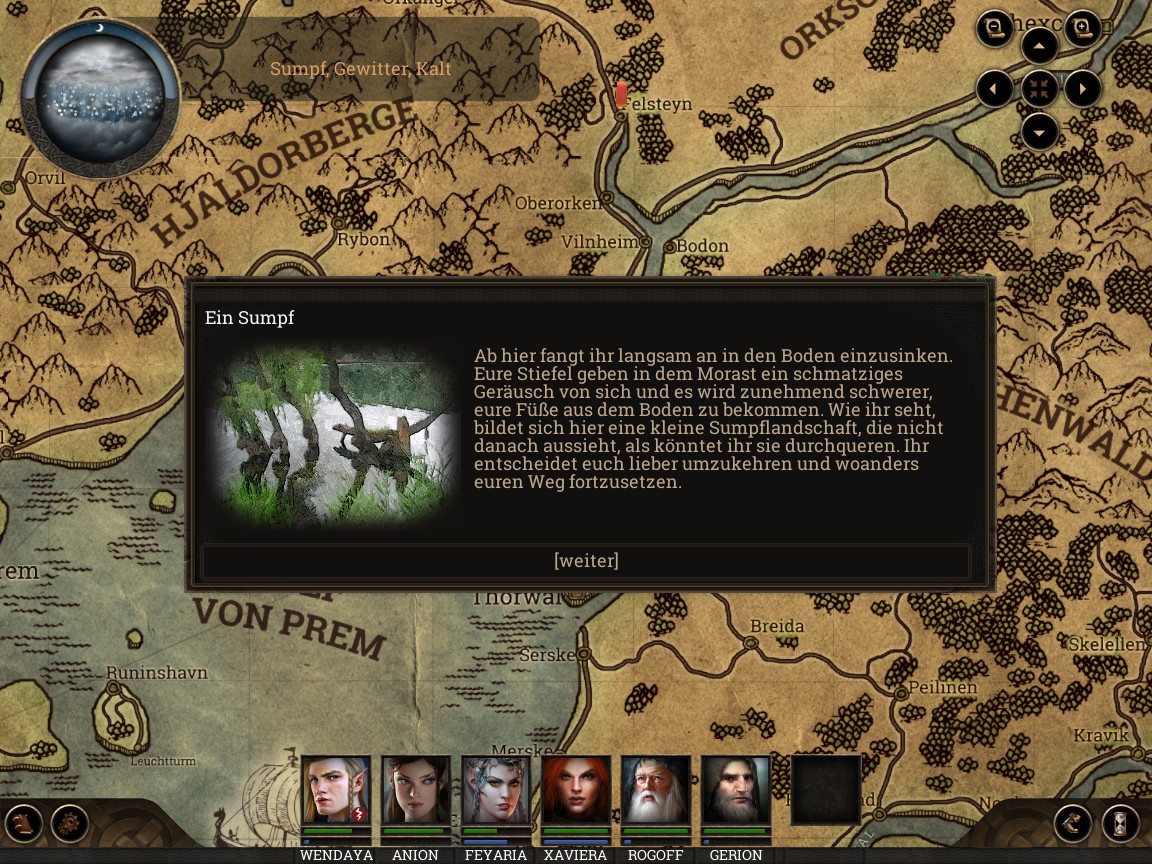Image resolution: width=1152 pixels, height=864 pixels.
Task: Pan the map right with right arrow
Action: click(1084, 89)
